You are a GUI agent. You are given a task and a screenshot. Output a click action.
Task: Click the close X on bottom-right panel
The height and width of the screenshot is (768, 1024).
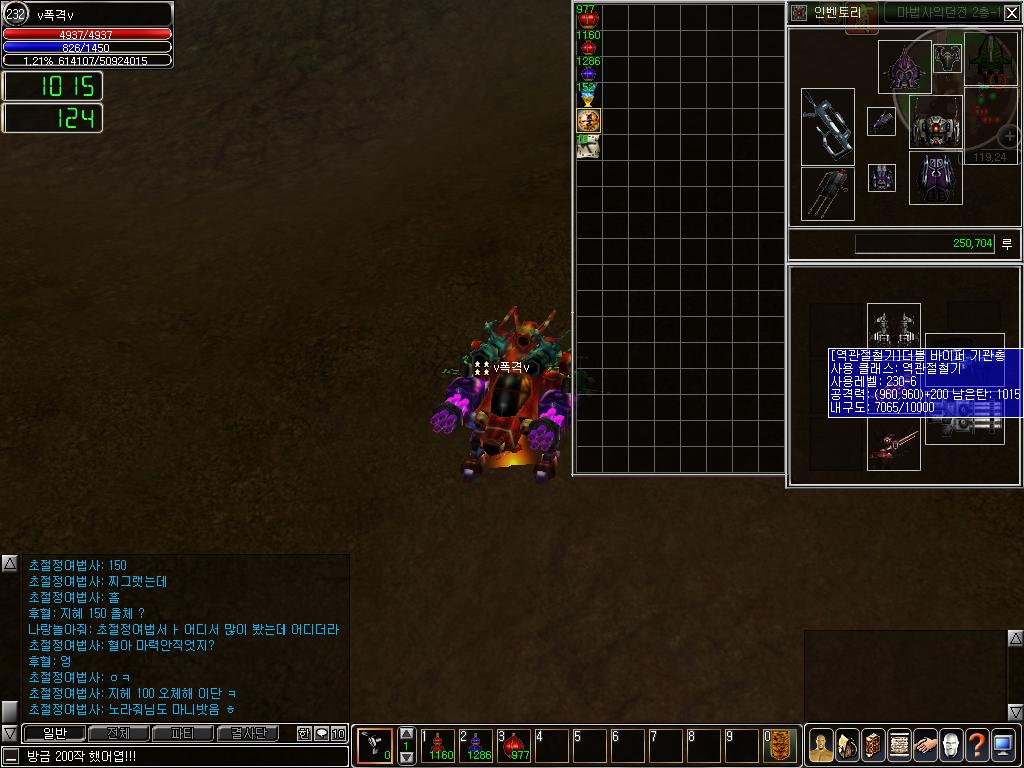click(1013, 712)
